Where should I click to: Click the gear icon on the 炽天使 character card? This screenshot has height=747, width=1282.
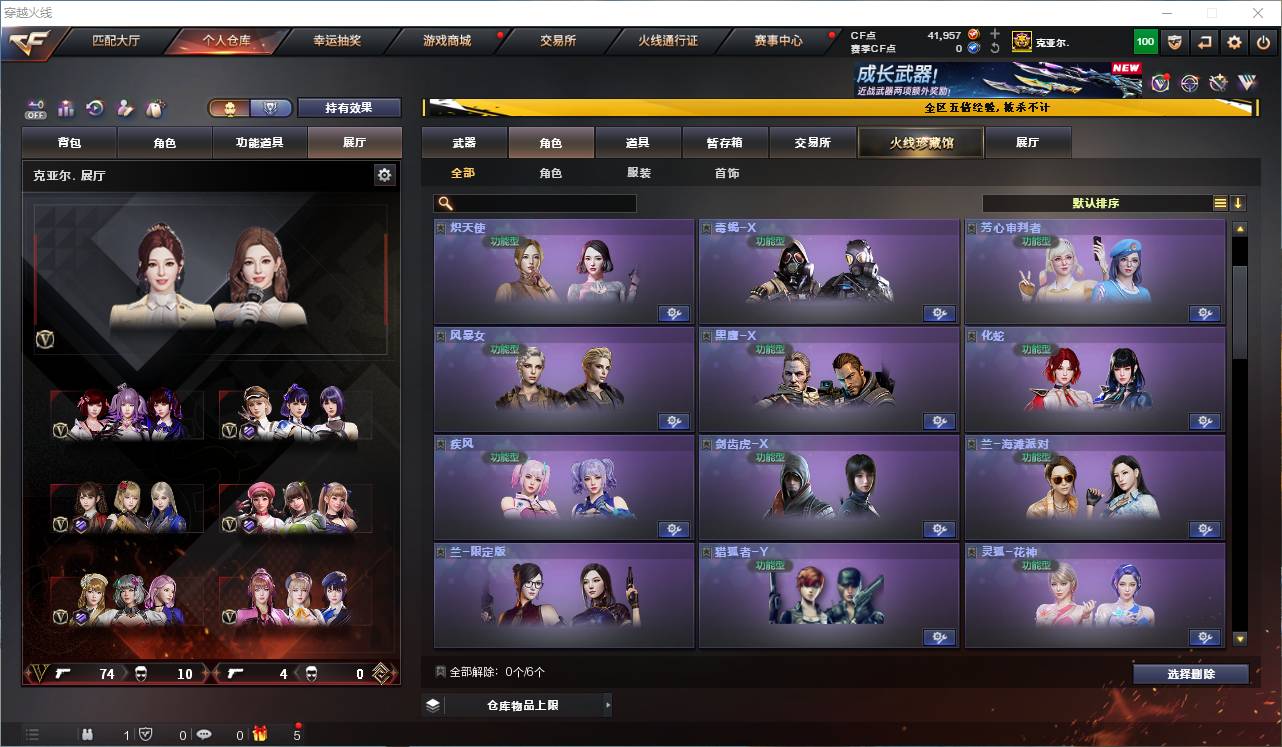(674, 313)
